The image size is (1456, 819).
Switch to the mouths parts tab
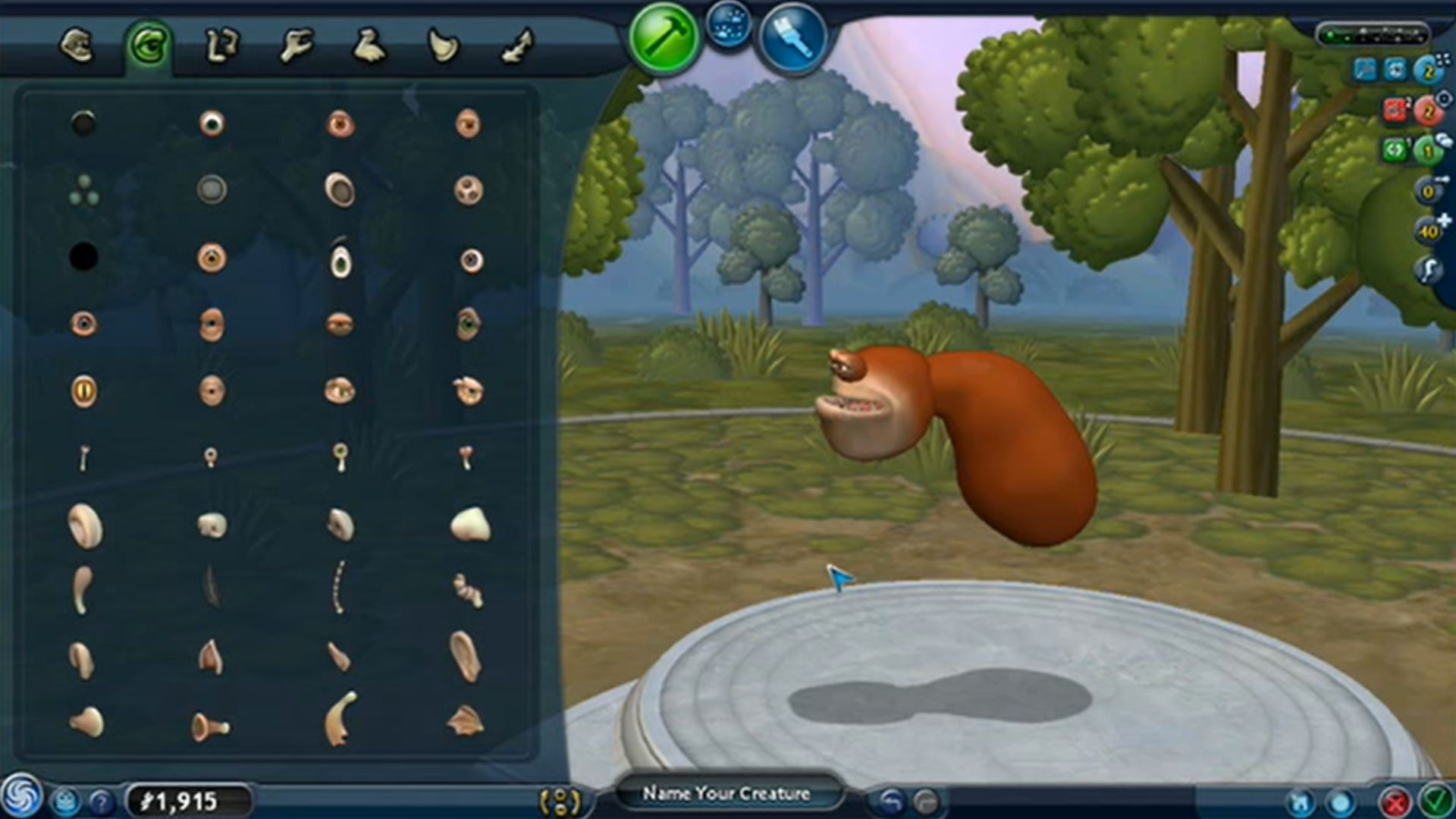(x=77, y=45)
